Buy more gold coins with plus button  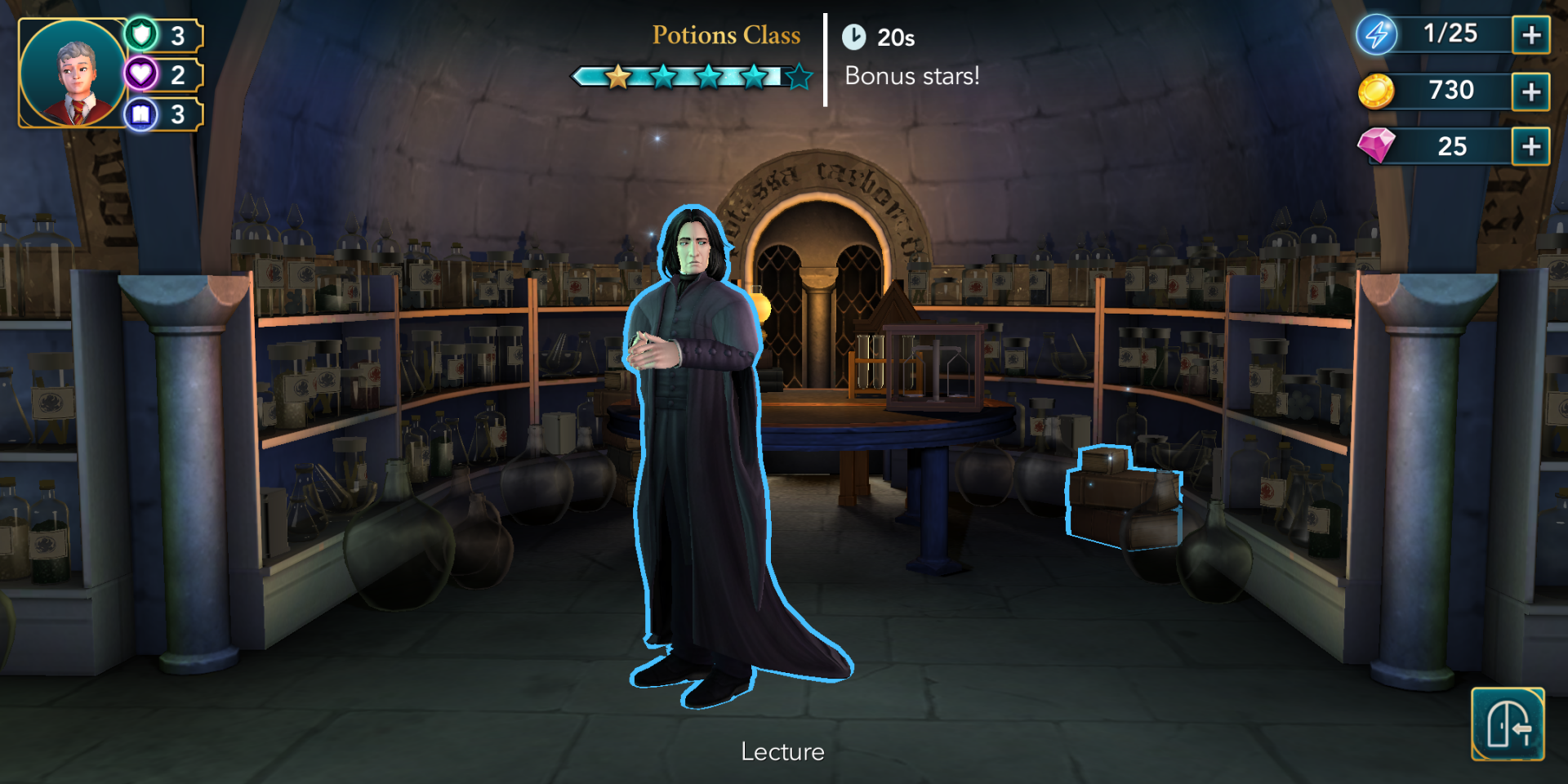(1531, 91)
